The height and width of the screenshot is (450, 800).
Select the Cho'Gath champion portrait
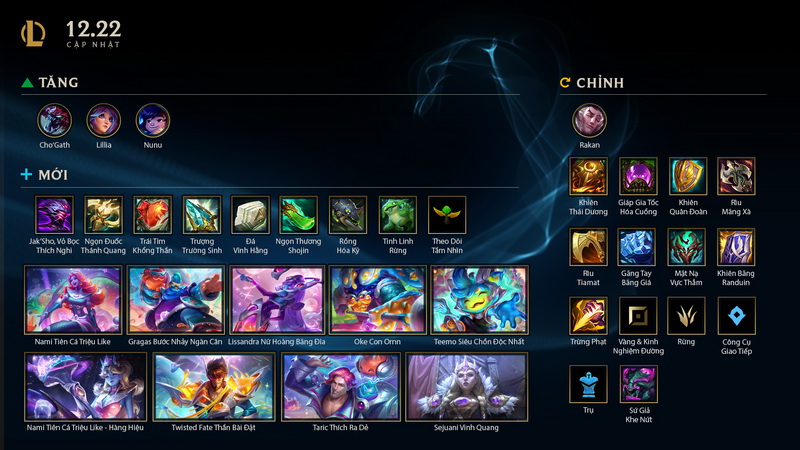(55, 121)
